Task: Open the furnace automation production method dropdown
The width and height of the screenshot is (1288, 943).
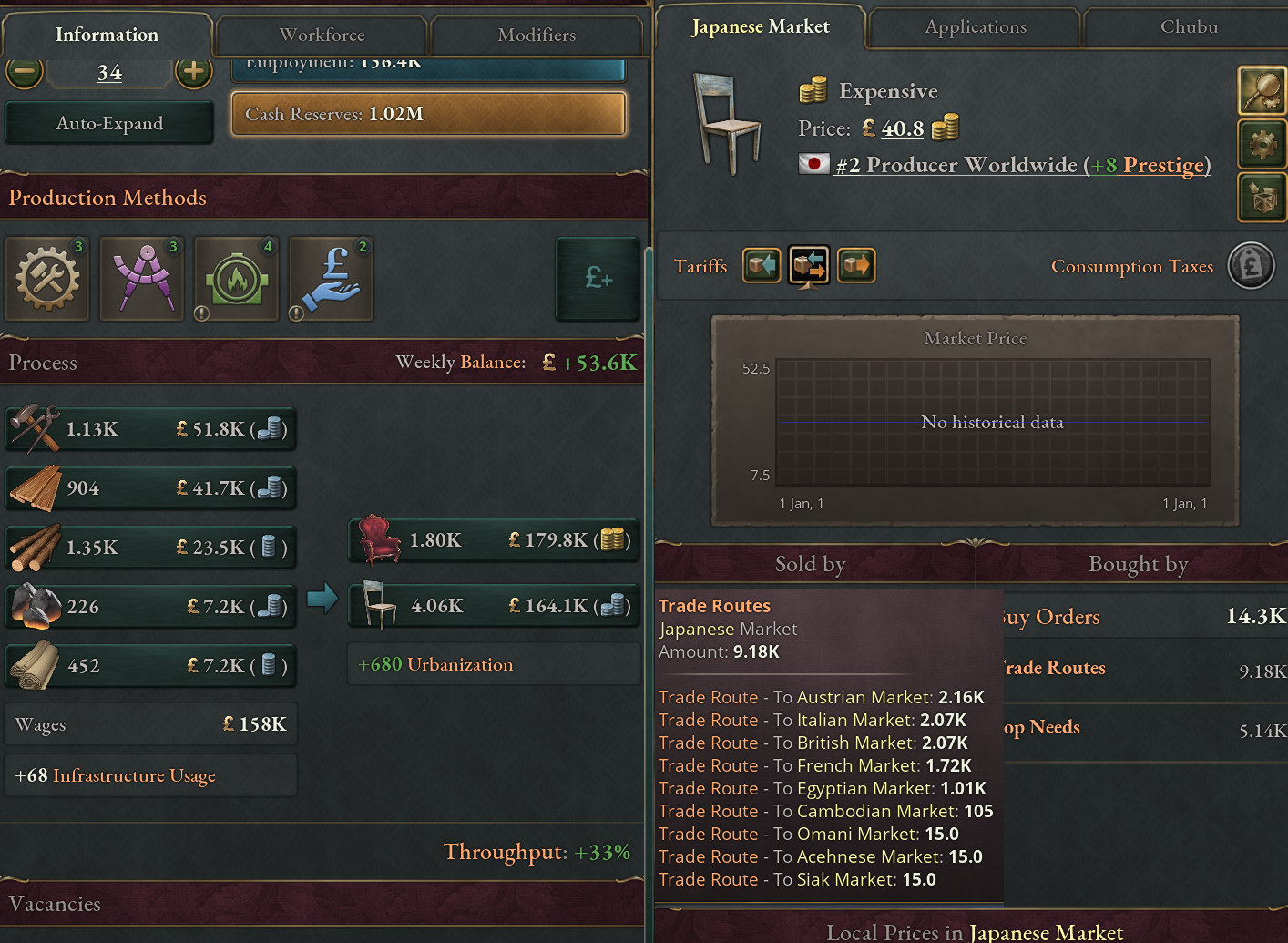Action: point(236,279)
